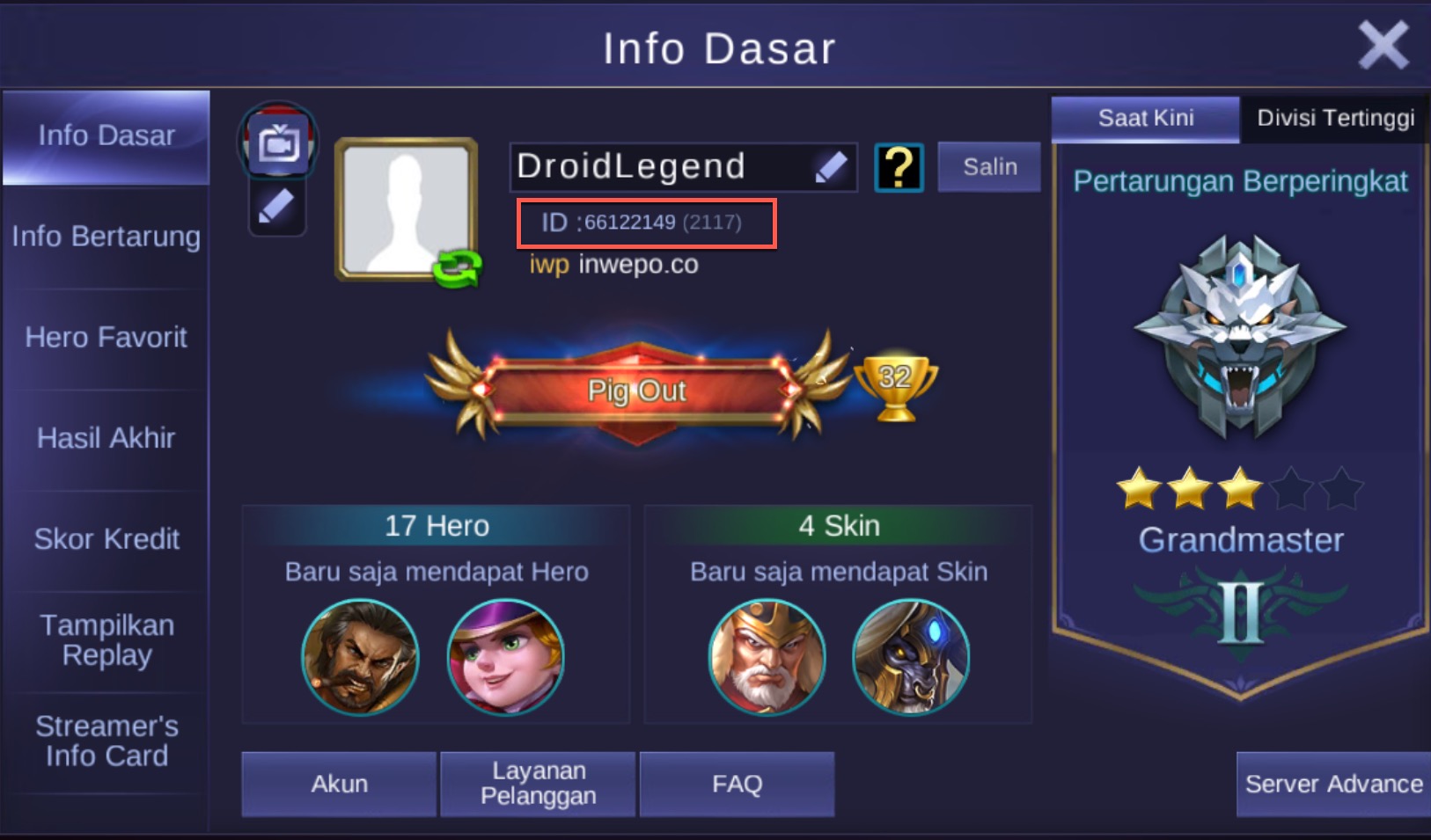The image size is (1431, 840).
Task: Switch to the Hero Favorit tab
Action: (106, 337)
